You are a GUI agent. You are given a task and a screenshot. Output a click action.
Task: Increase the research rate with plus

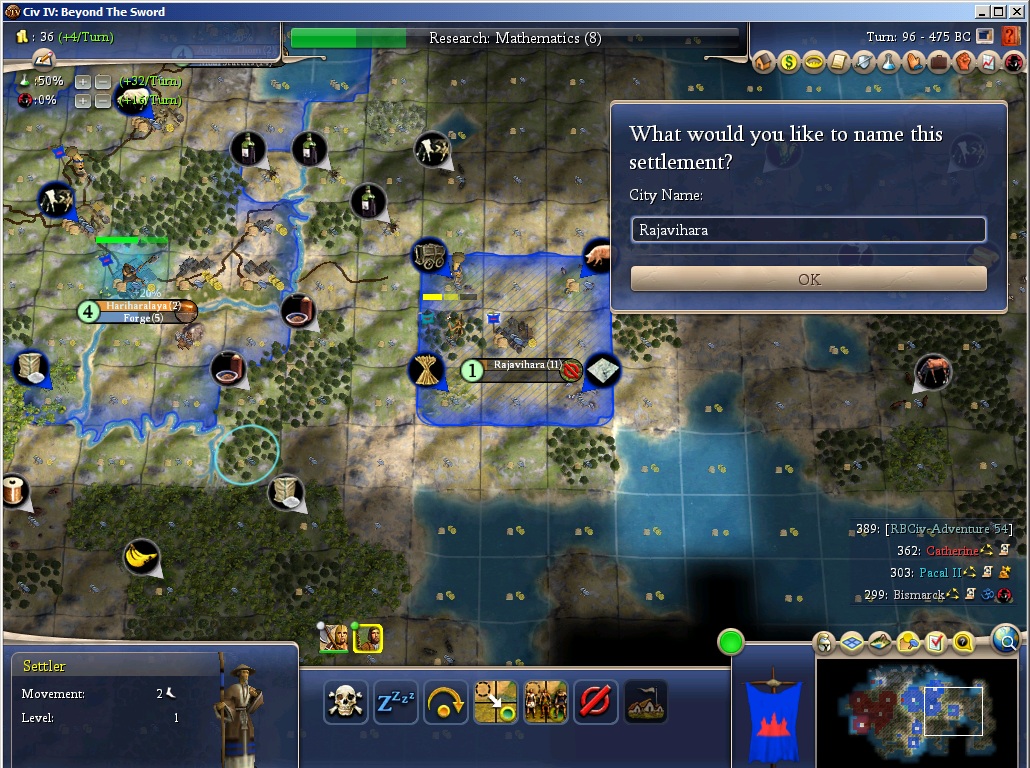coord(83,81)
